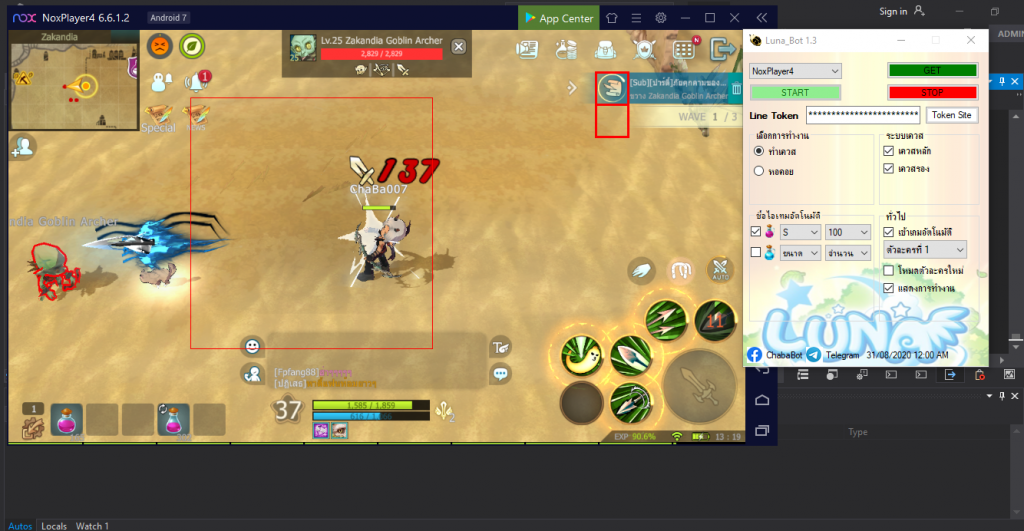Screen dimensions: 1024x531
Task: Click the red STOP button in Luna_Bot
Action: (932, 92)
